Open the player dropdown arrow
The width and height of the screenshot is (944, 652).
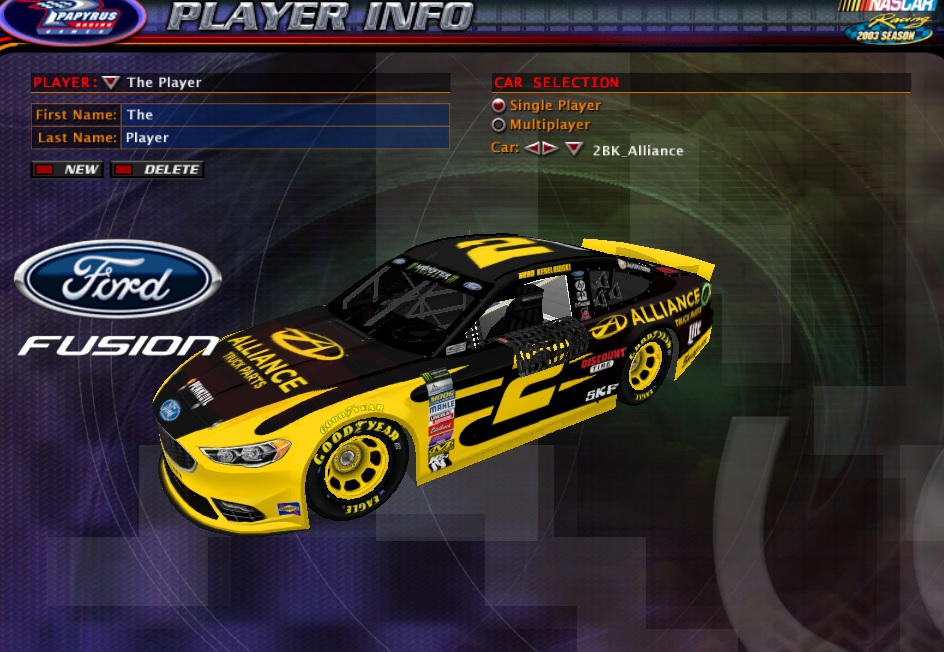click(x=111, y=83)
